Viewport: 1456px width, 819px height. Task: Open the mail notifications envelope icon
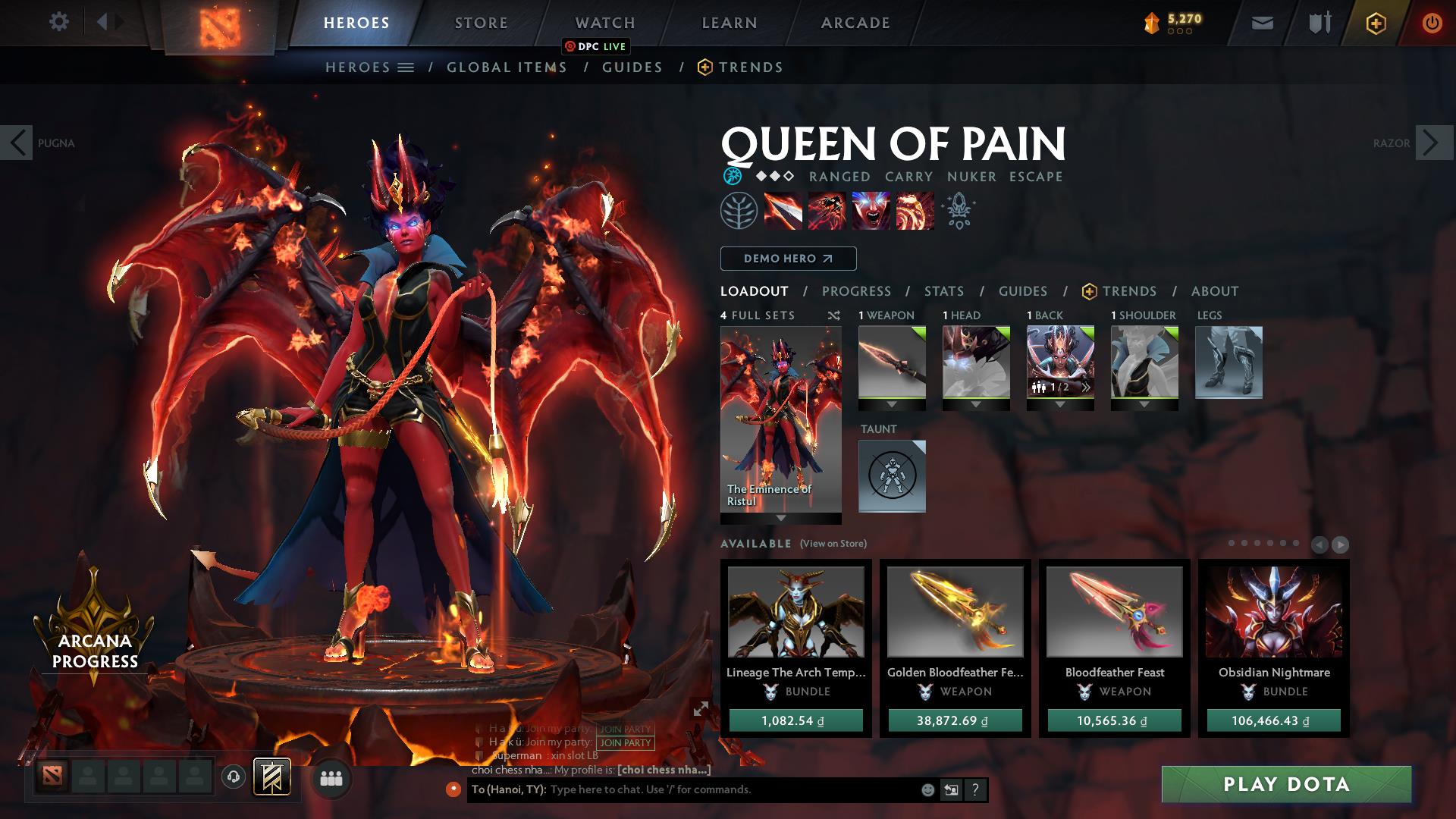(1262, 22)
